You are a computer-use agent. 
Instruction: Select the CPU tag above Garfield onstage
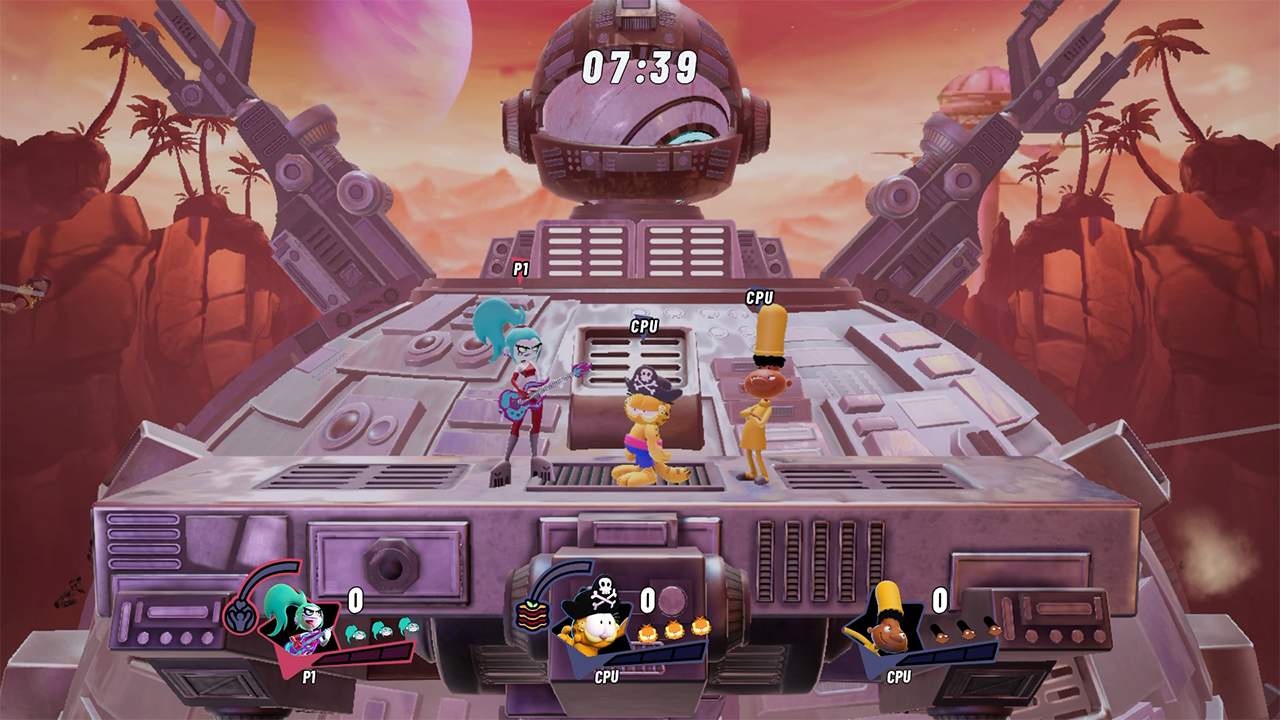(x=645, y=326)
